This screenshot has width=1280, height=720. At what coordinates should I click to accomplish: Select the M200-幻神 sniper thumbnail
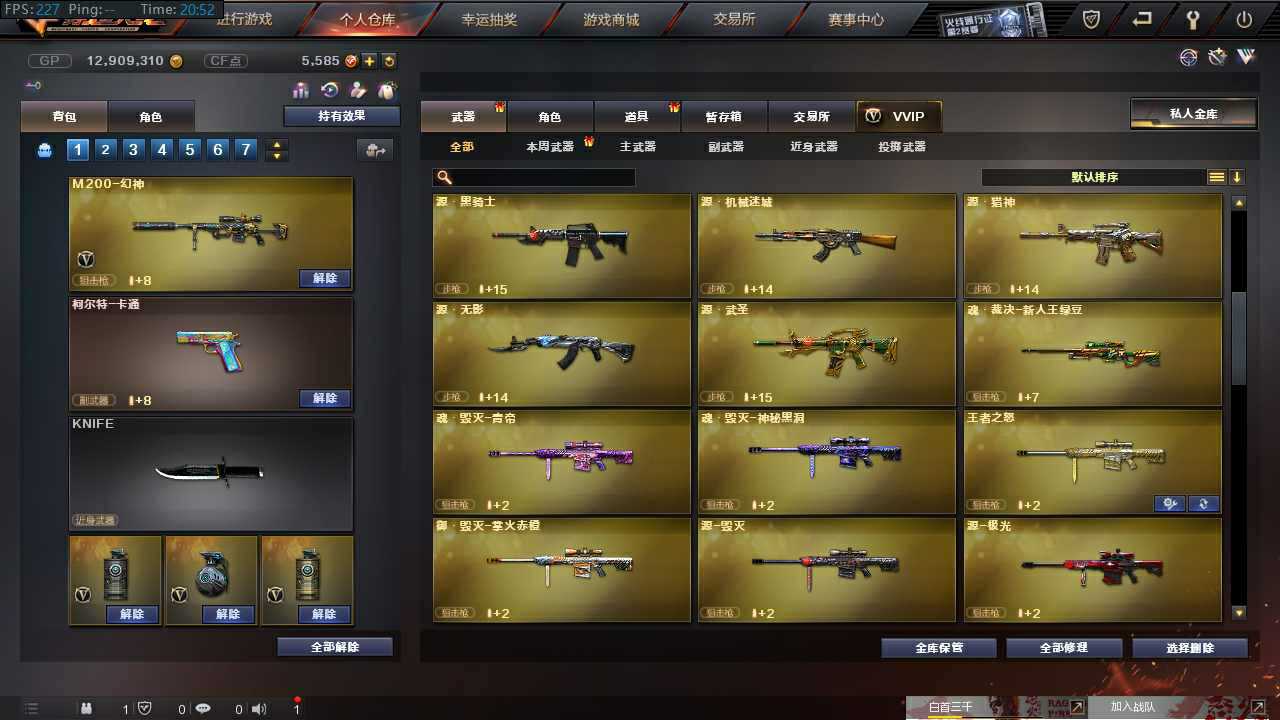(x=210, y=228)
